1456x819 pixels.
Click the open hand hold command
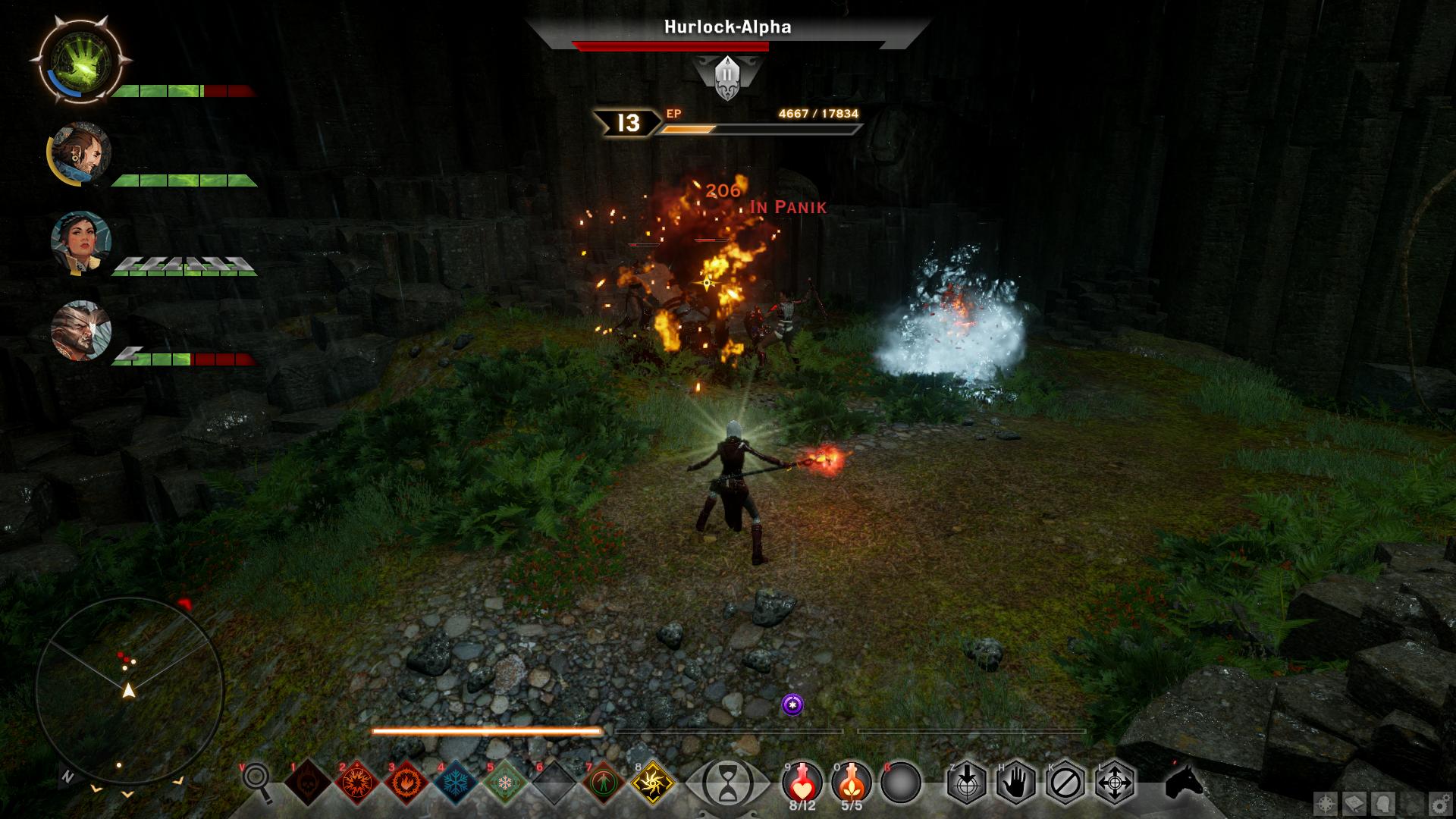[x=1016, y=782]
